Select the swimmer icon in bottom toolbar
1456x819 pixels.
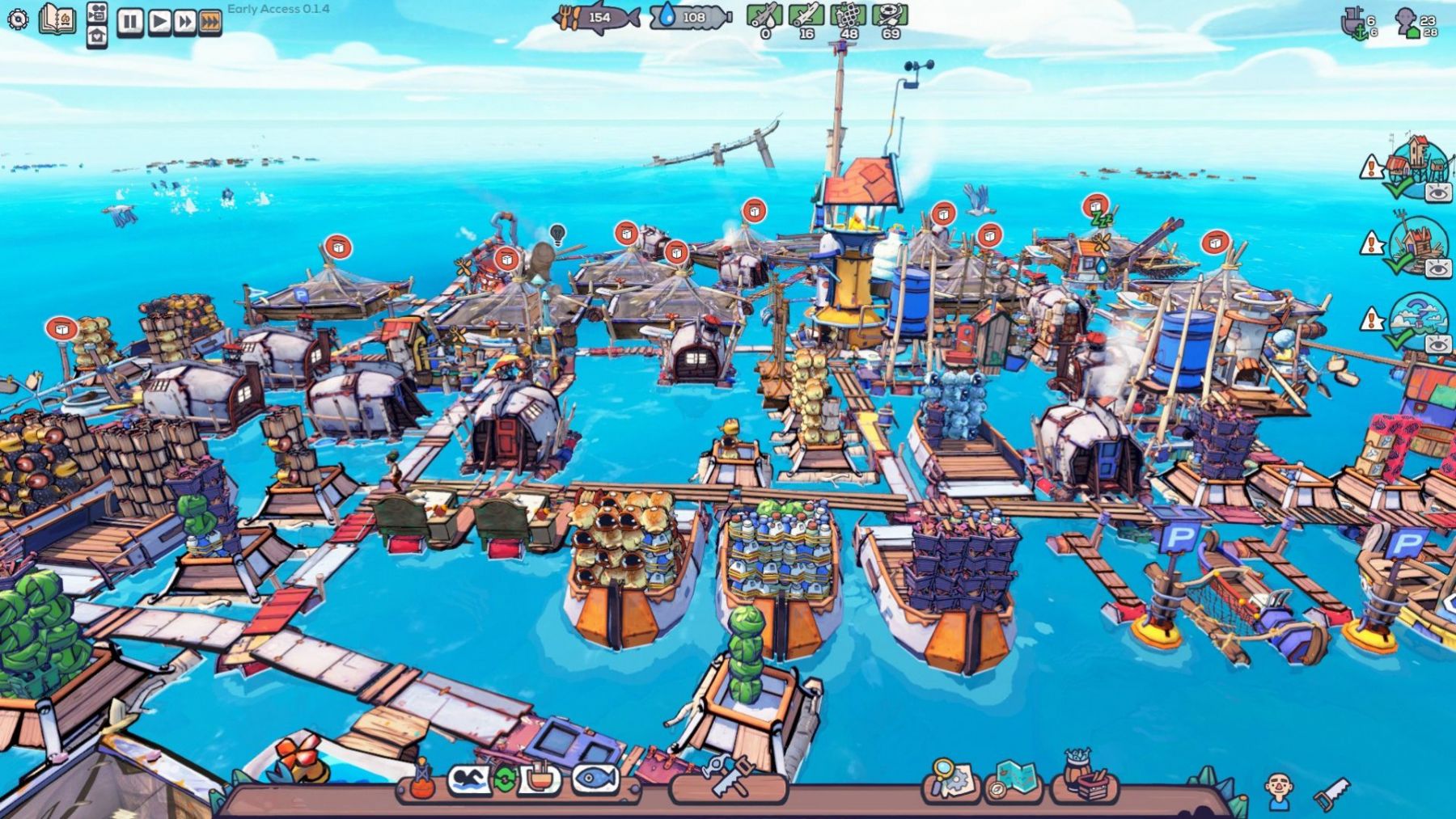[469, 779]
